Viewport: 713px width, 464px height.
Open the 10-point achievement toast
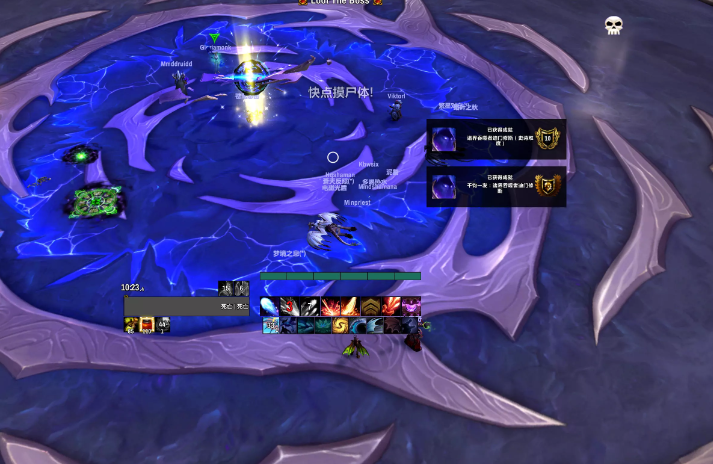point(496,140)
